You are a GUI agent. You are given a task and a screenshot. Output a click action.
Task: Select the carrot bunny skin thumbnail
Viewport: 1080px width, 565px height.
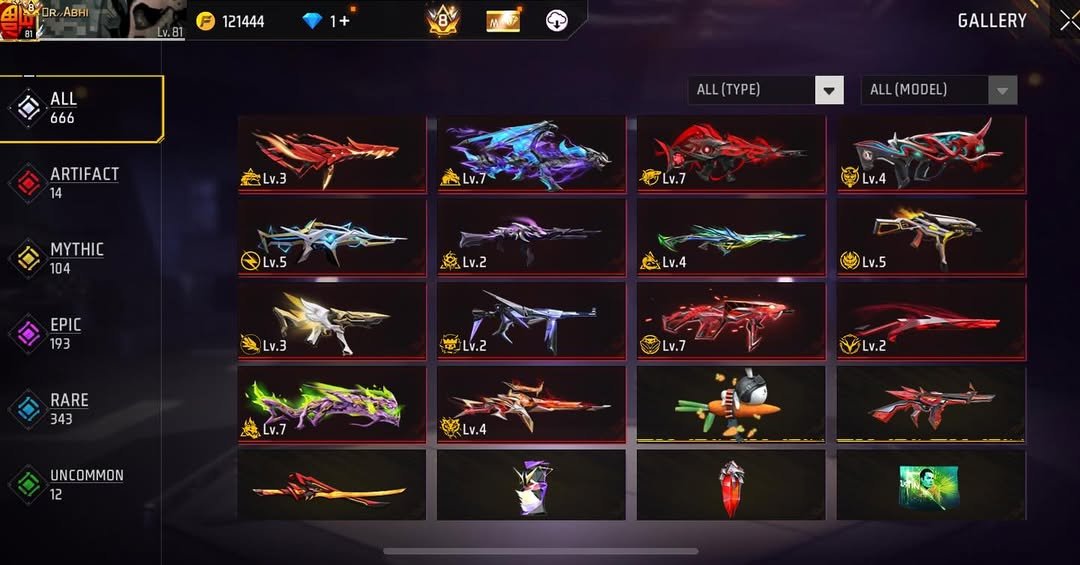(731, 403)
